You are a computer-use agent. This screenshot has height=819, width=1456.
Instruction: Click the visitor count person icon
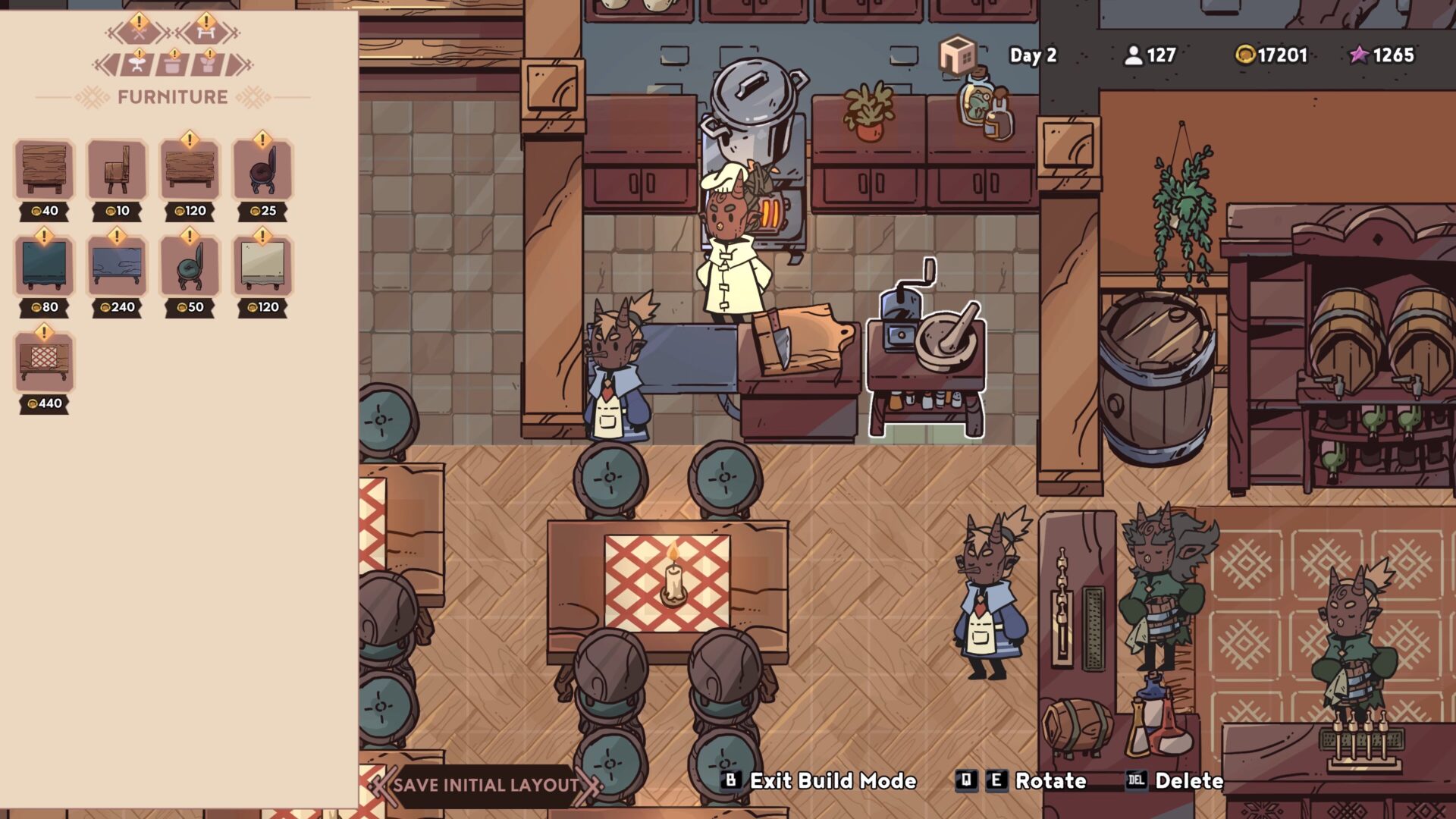click(x=1133, y=55)
